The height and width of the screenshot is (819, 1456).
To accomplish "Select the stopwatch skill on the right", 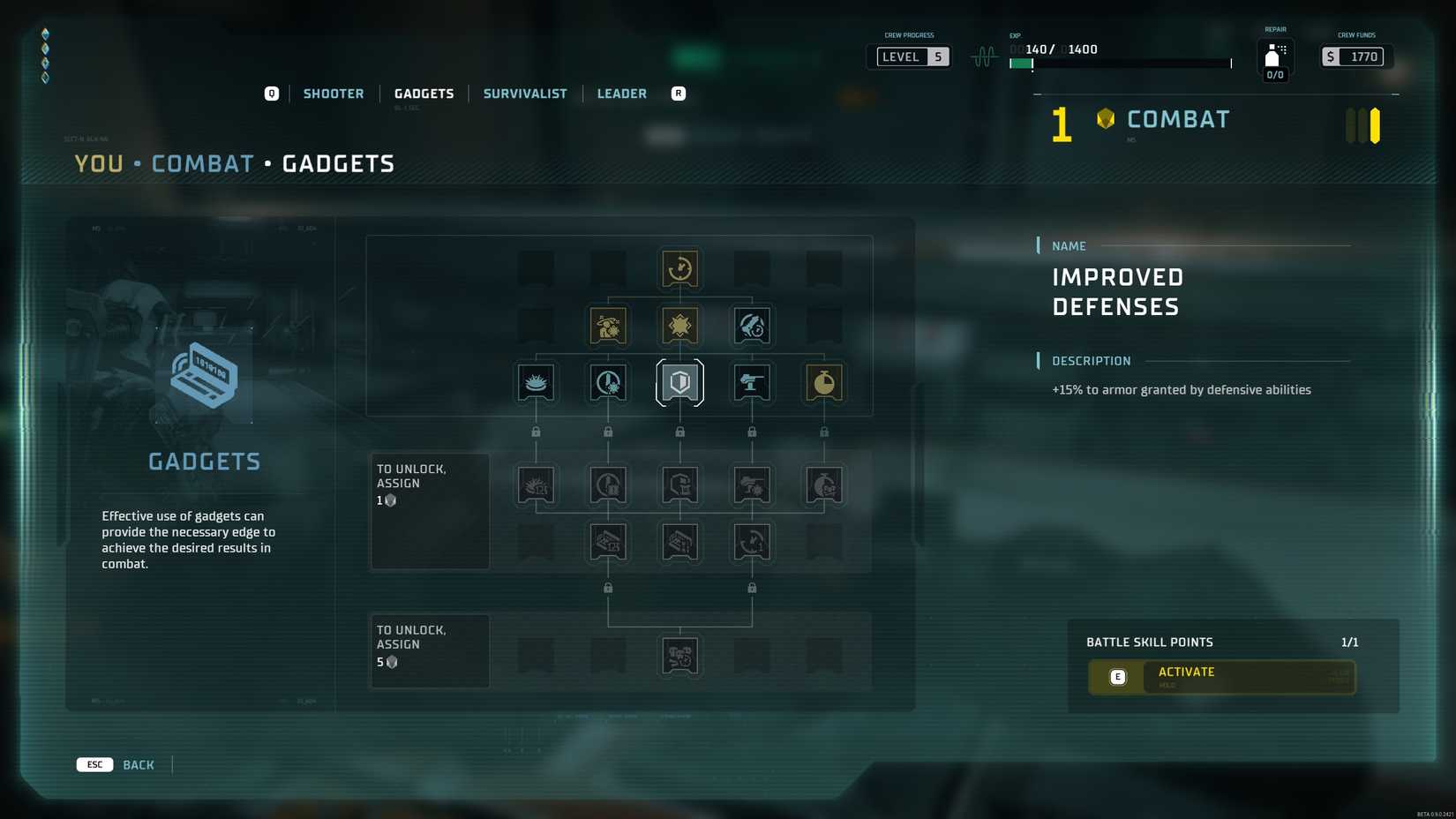I will point(822,382).
